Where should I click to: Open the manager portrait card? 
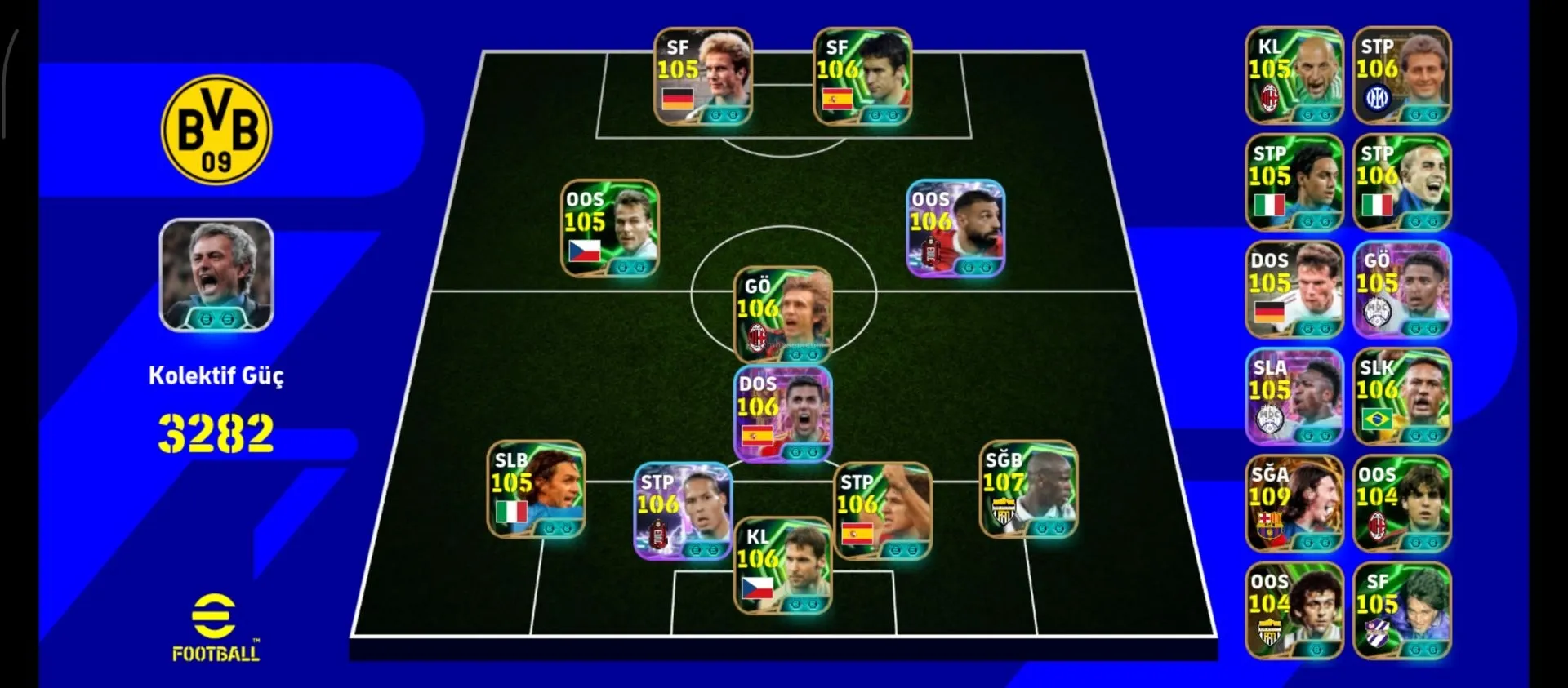[x=216, y=275]
